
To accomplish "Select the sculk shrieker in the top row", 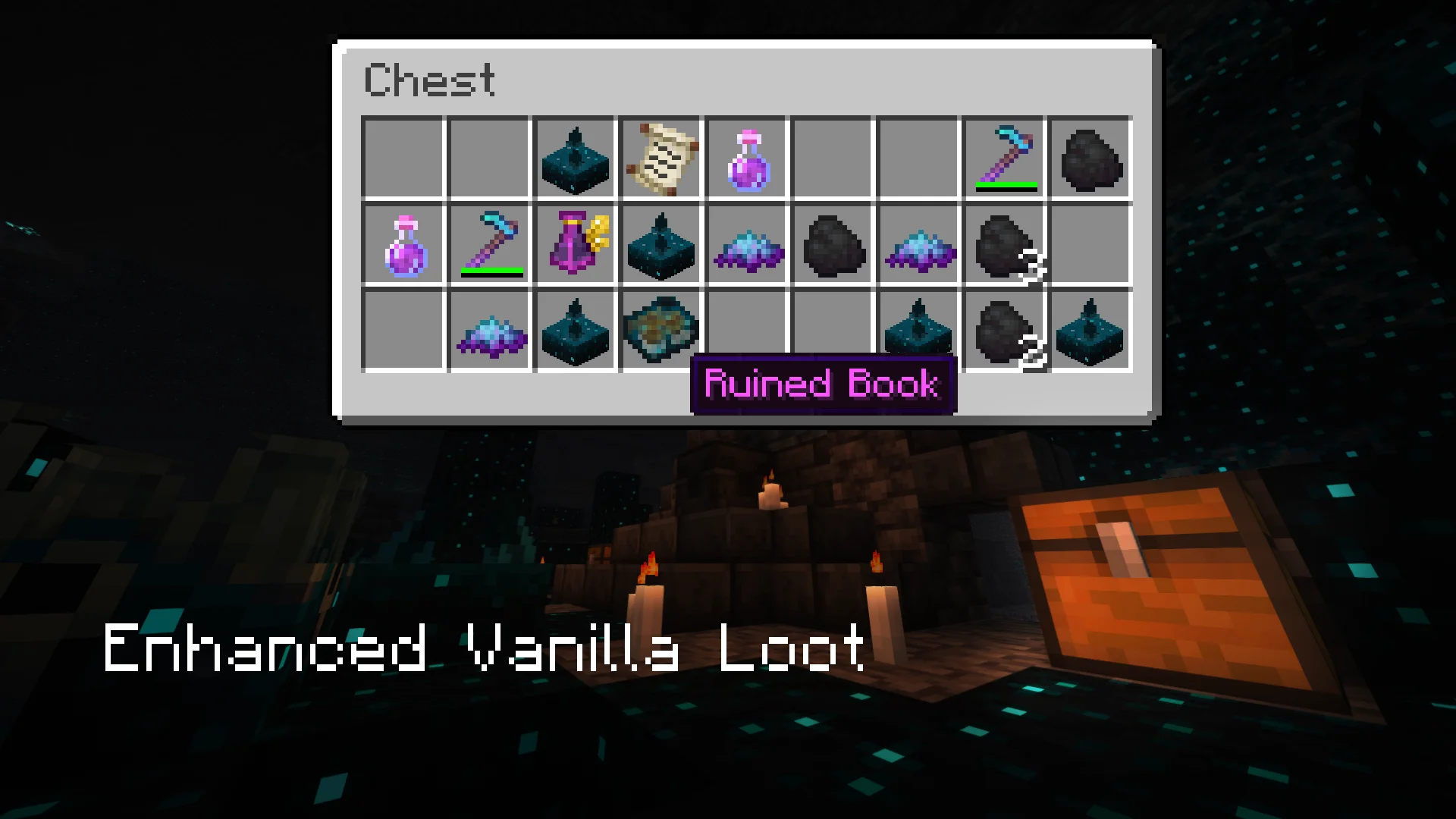I will pyautogui.click(x=575, y=157).
